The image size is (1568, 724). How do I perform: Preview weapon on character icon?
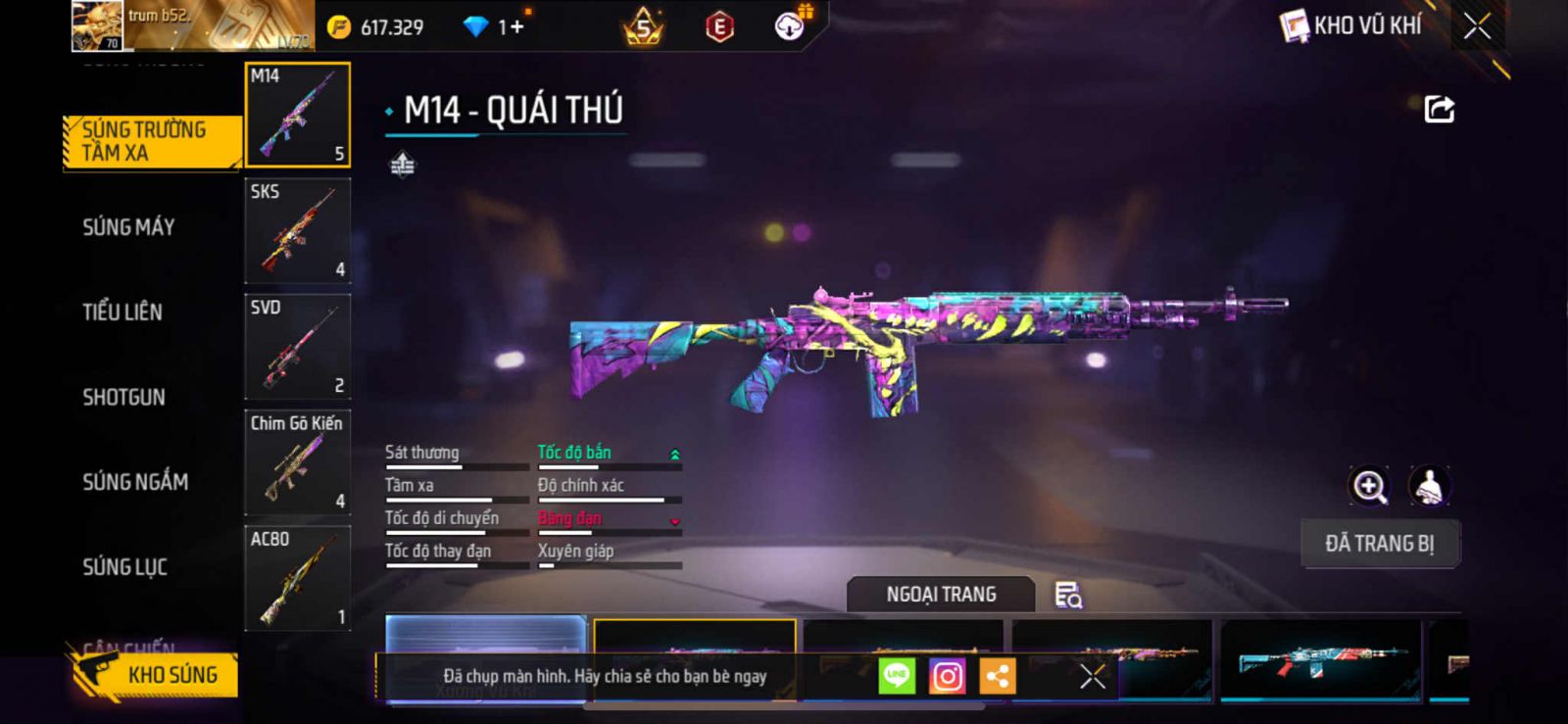click(x=1430, y=486)
